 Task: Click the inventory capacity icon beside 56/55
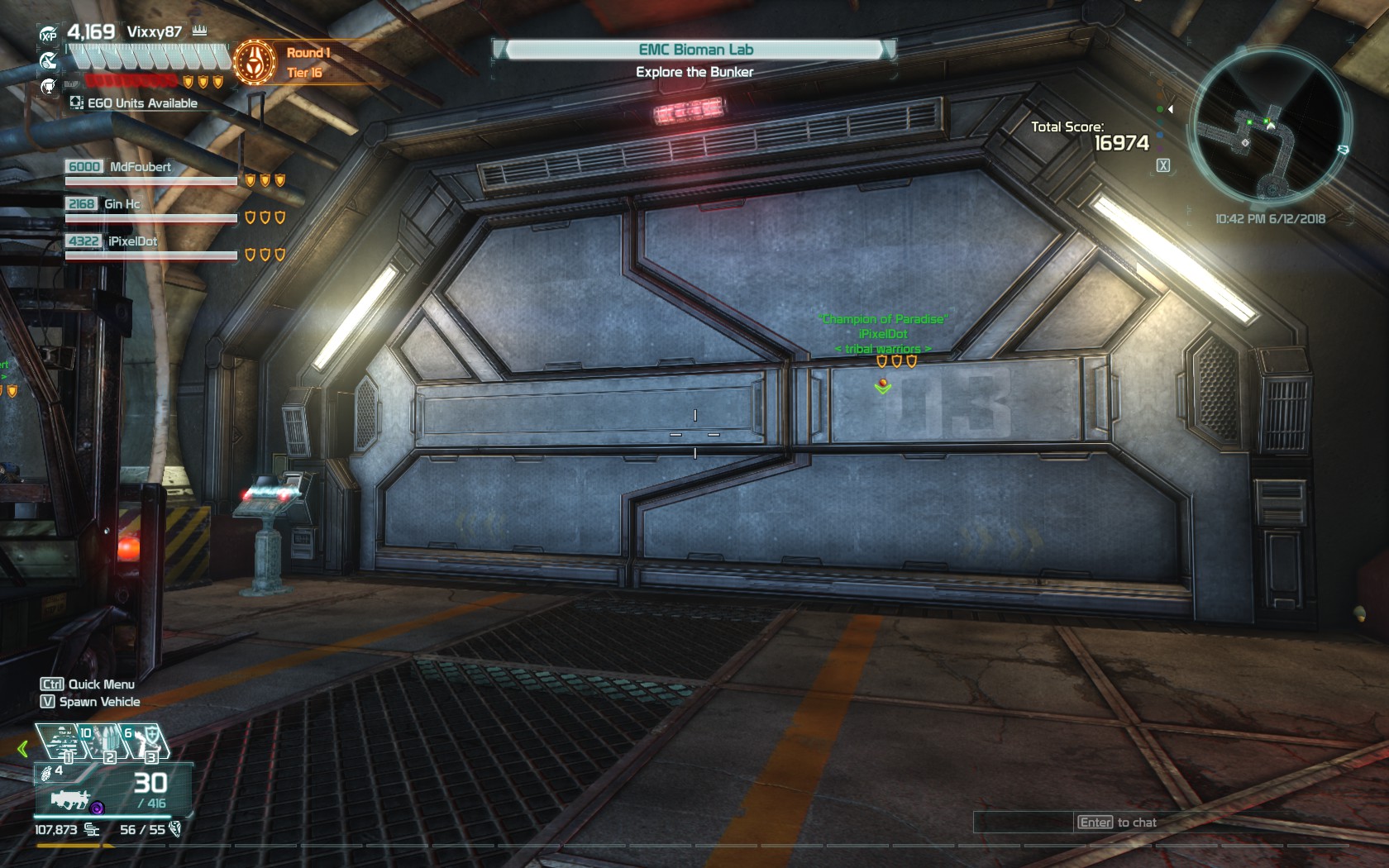174,830
